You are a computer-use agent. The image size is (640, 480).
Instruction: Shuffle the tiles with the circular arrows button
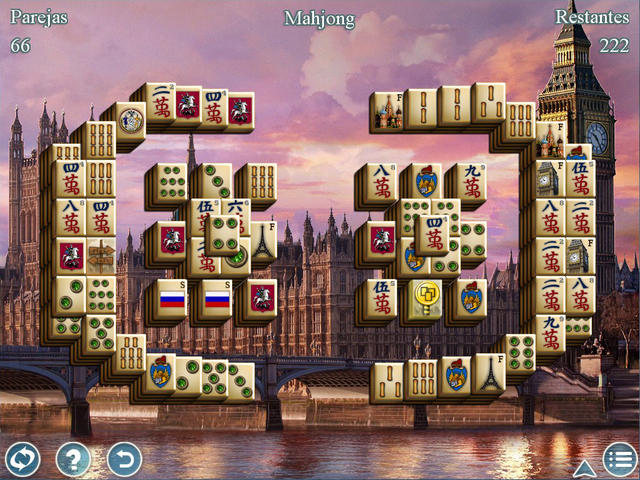22,459
